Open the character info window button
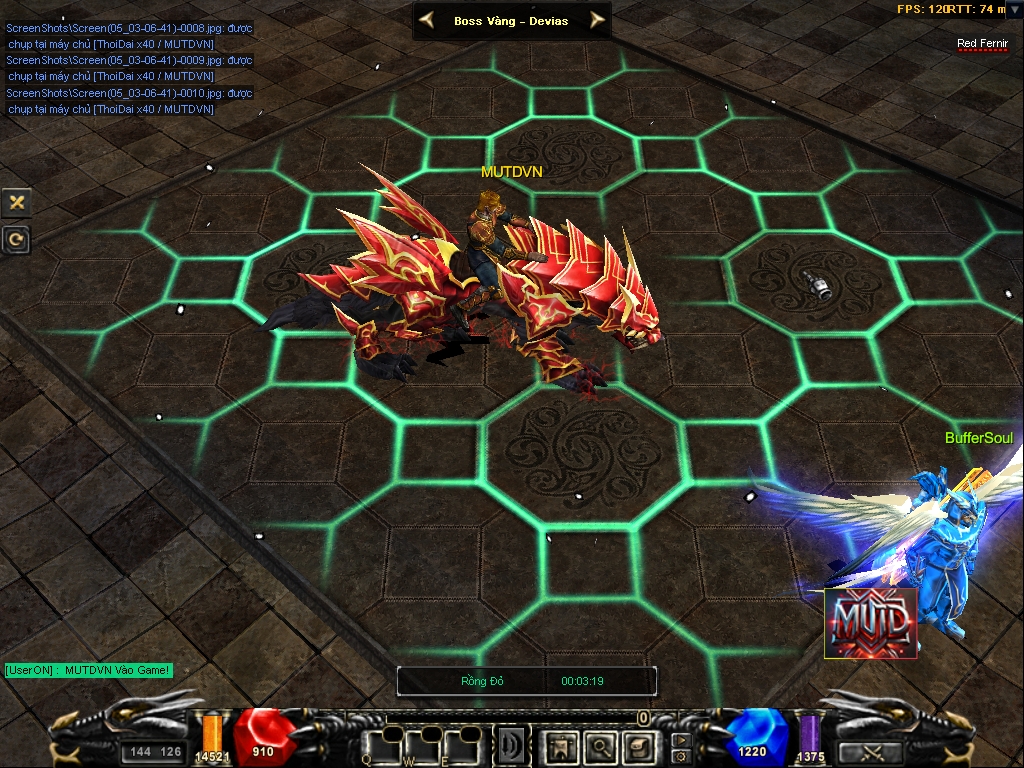Image resolution: width=1024 pixels, height=768 pixels. [x=561, y=745]
